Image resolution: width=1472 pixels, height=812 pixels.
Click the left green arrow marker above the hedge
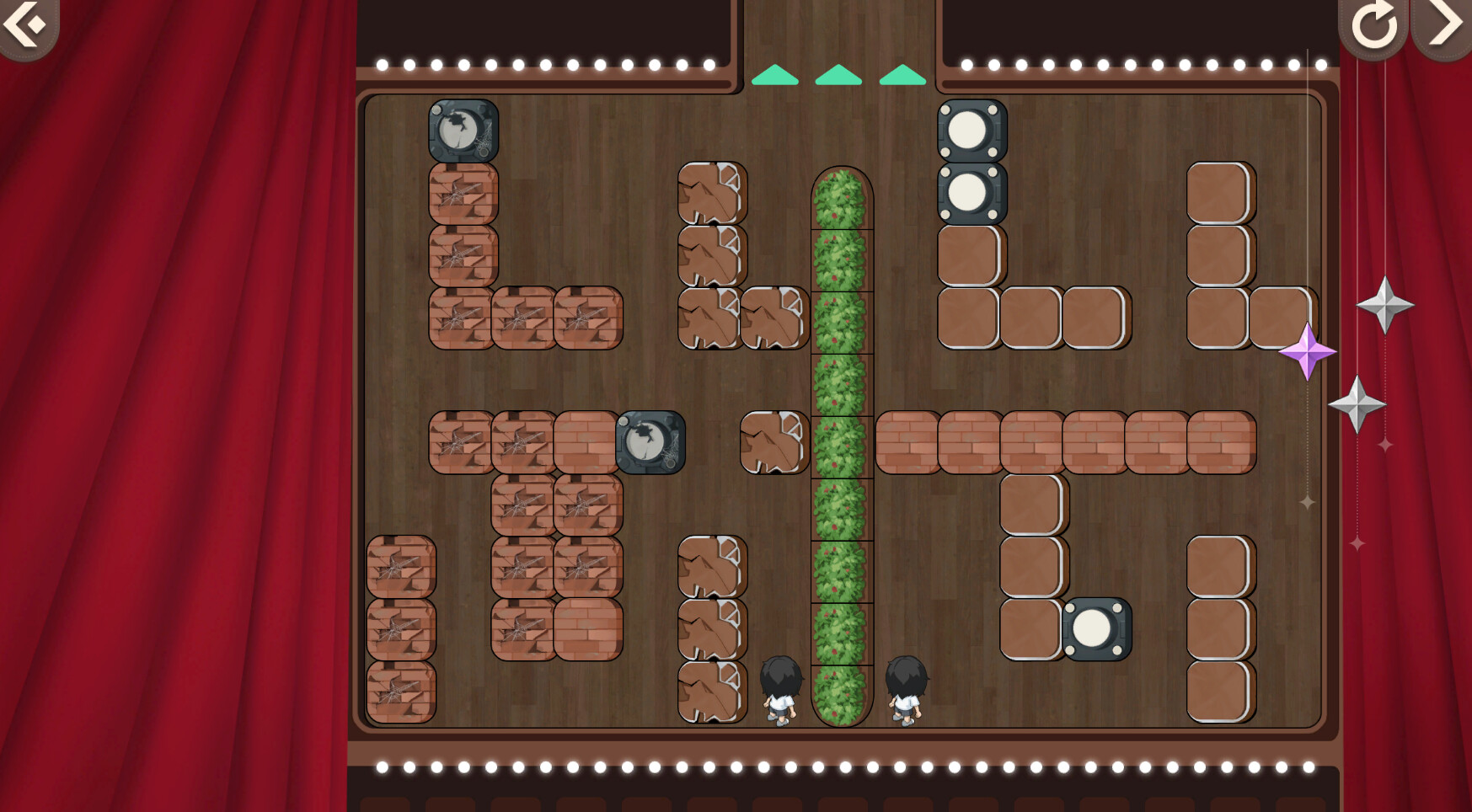[774, 74]
